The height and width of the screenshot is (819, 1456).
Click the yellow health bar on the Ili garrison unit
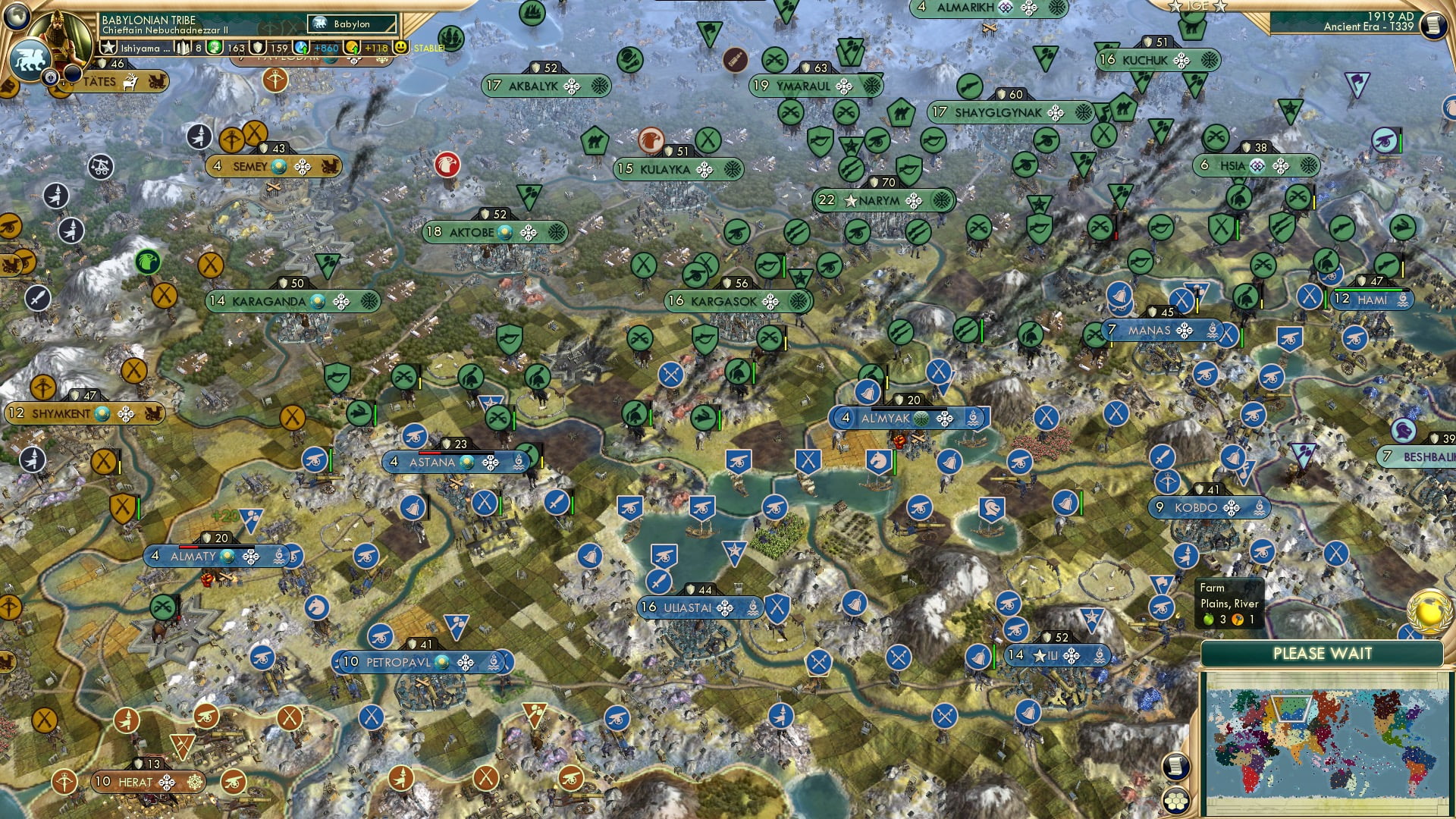pyautogui.click(x=993, y=657)
